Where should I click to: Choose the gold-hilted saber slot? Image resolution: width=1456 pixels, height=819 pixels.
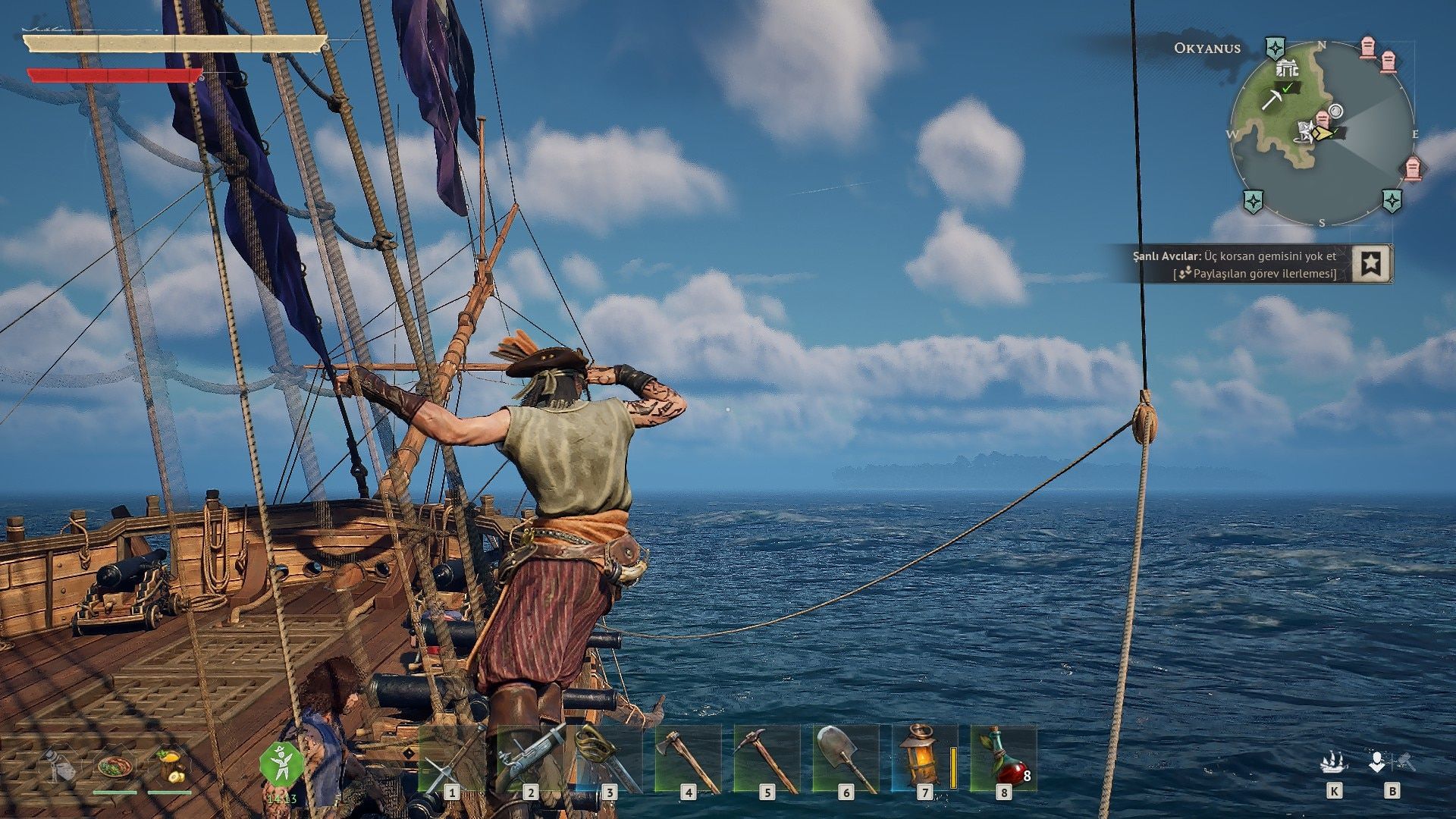pyautogui.click(x=609, y=760)
